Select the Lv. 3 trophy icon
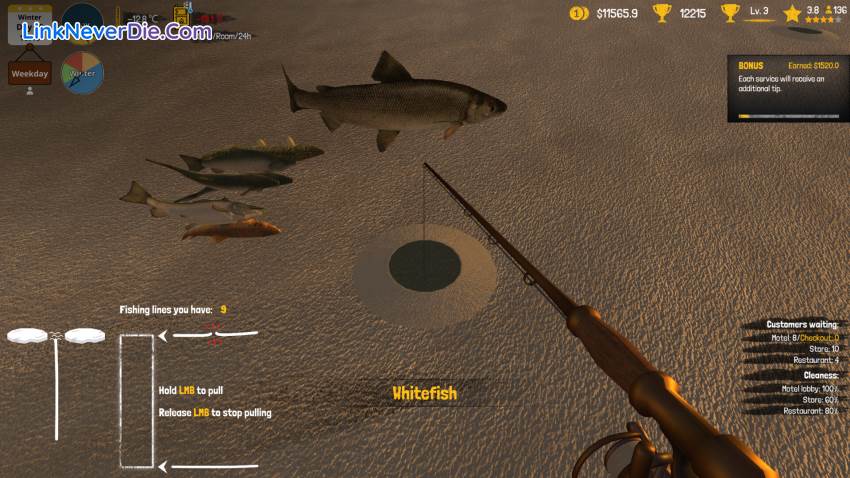The image size is (850, 478). click(x=731, y=13)
